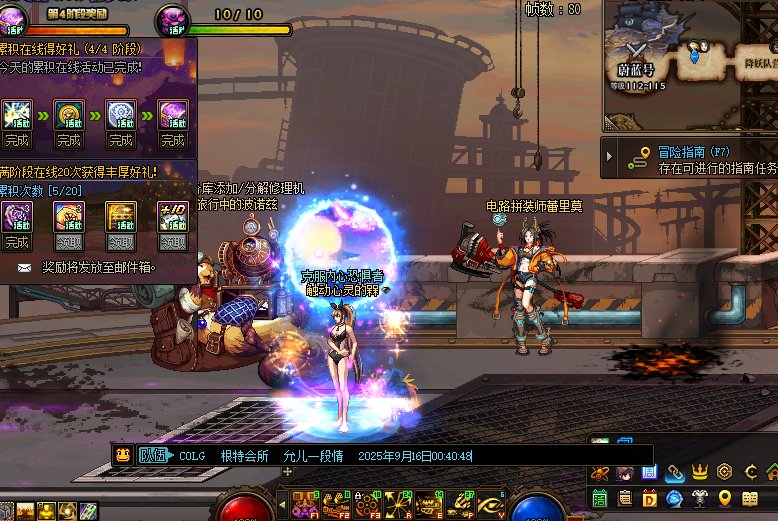The height and width of the screenshot is (521, 778).
Task: Open the orange D calendar icon
Action: tap(650, 498)
